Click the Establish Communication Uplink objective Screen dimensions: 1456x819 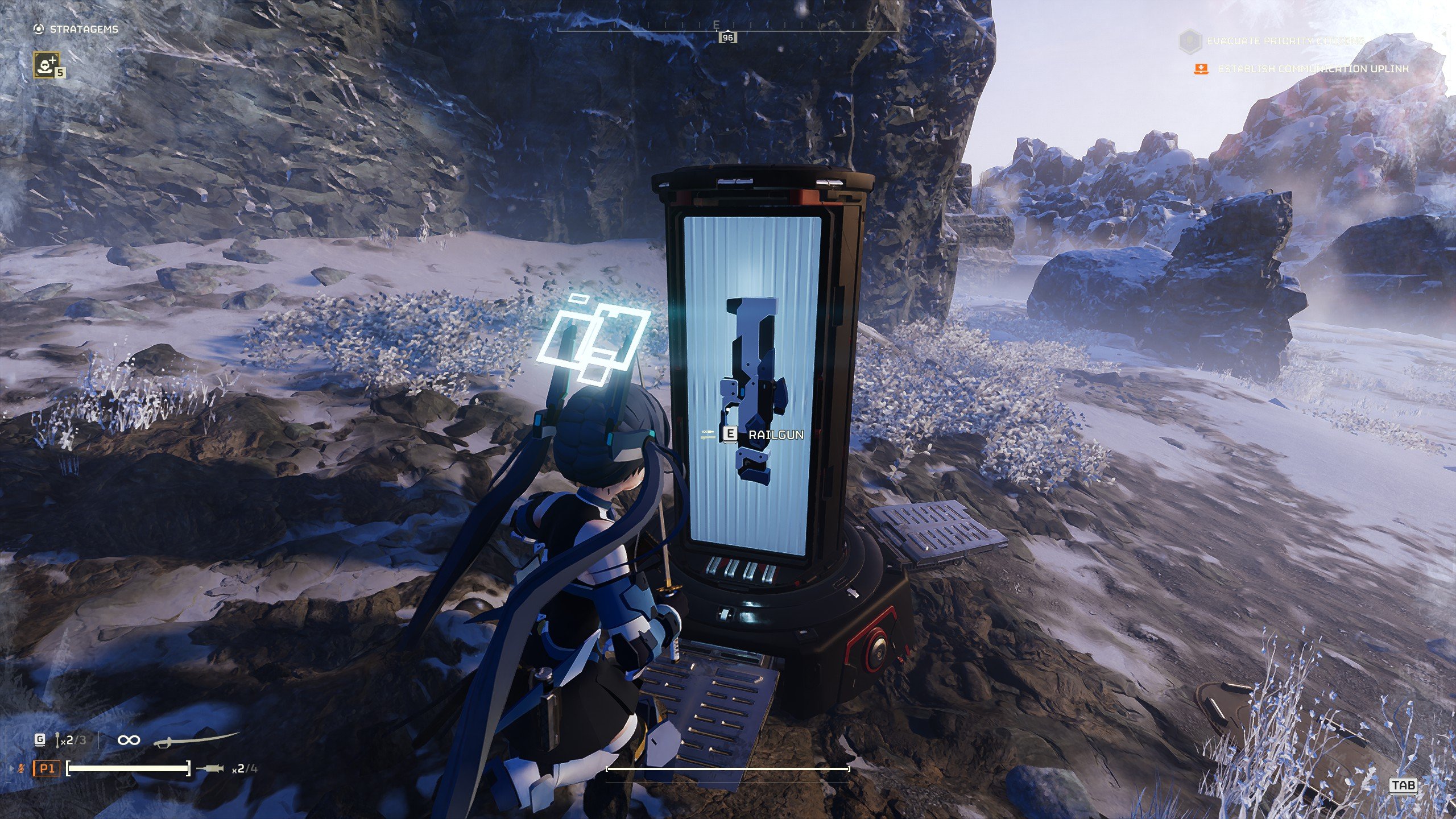(1313, 69)
